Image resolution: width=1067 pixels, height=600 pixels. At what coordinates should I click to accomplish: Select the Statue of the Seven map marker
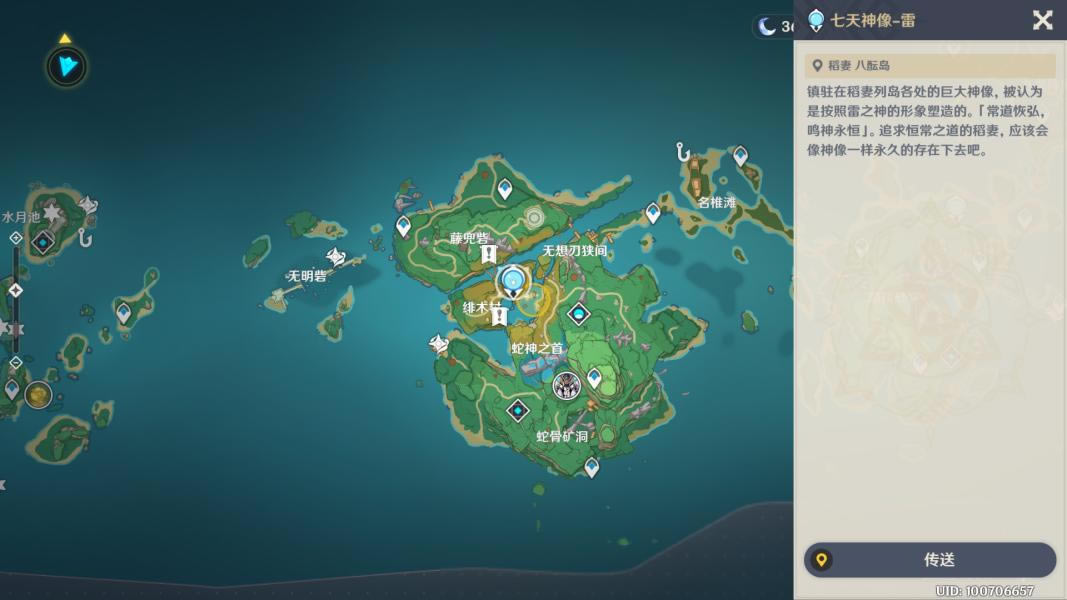click(x=514, y=281)
